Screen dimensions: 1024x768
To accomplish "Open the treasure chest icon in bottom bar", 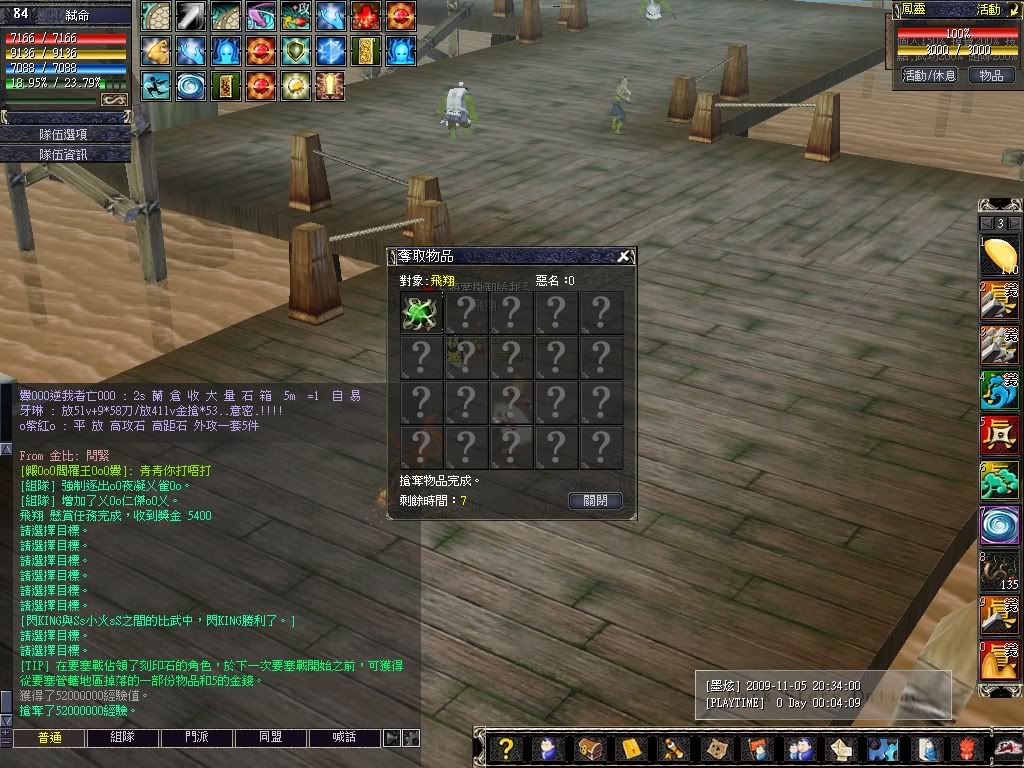I will click(x=589, y=748).
